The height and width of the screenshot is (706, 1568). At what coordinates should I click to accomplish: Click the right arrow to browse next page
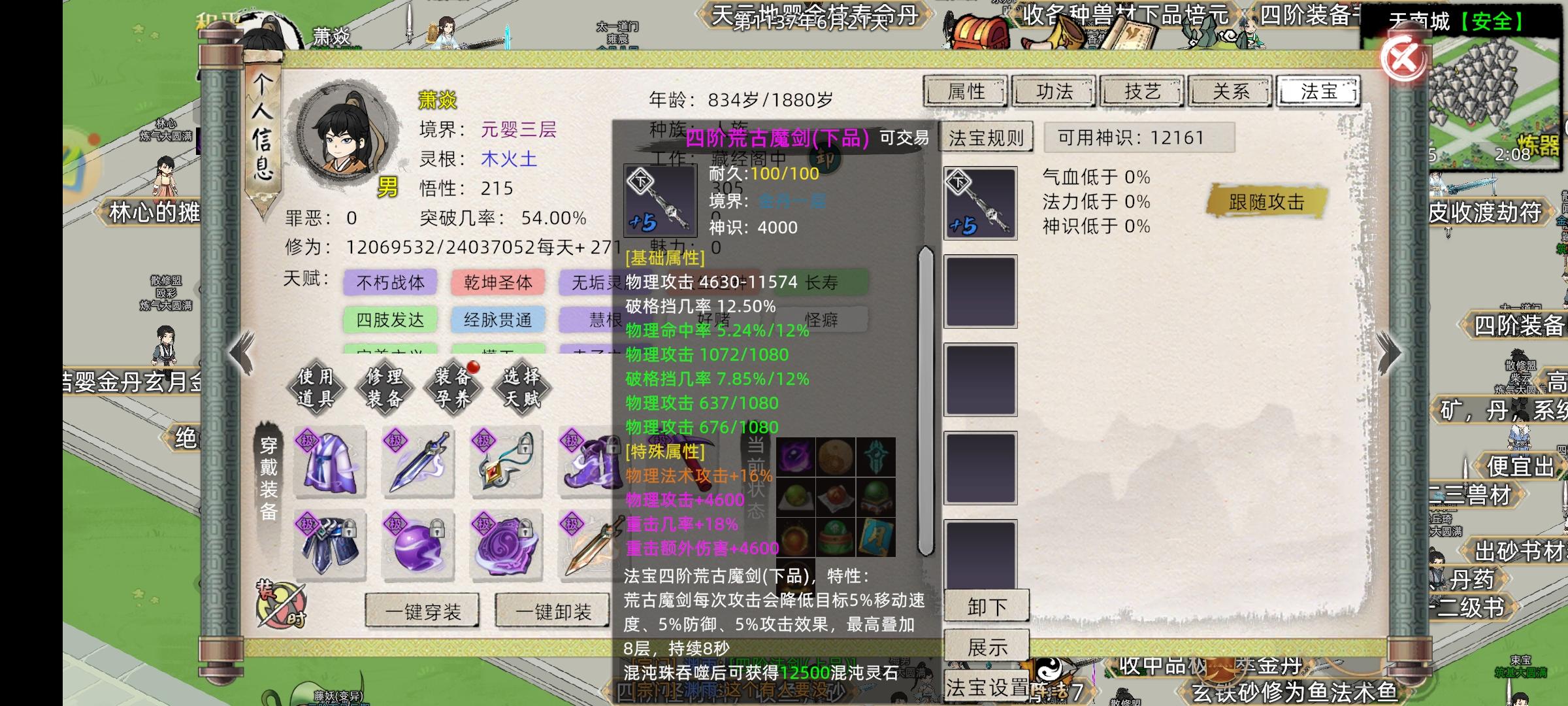1386,353
